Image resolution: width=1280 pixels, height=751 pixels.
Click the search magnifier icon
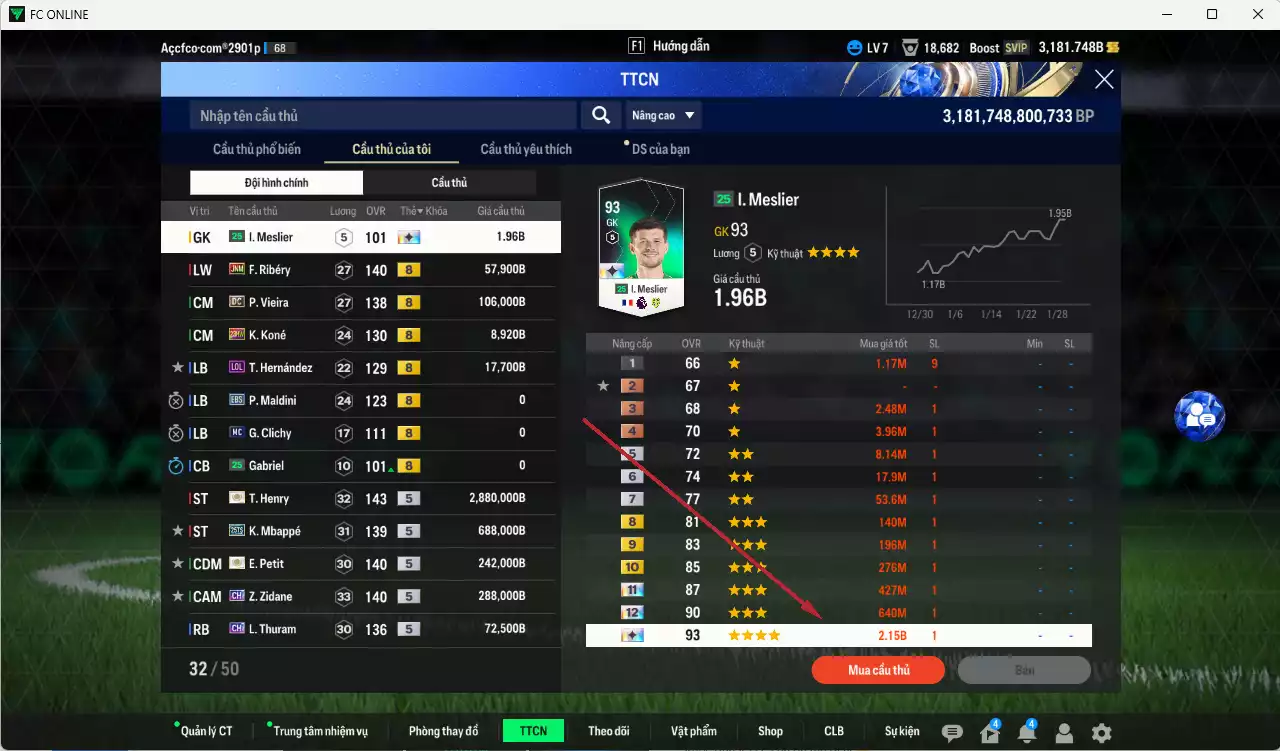[x=600, y=115]
